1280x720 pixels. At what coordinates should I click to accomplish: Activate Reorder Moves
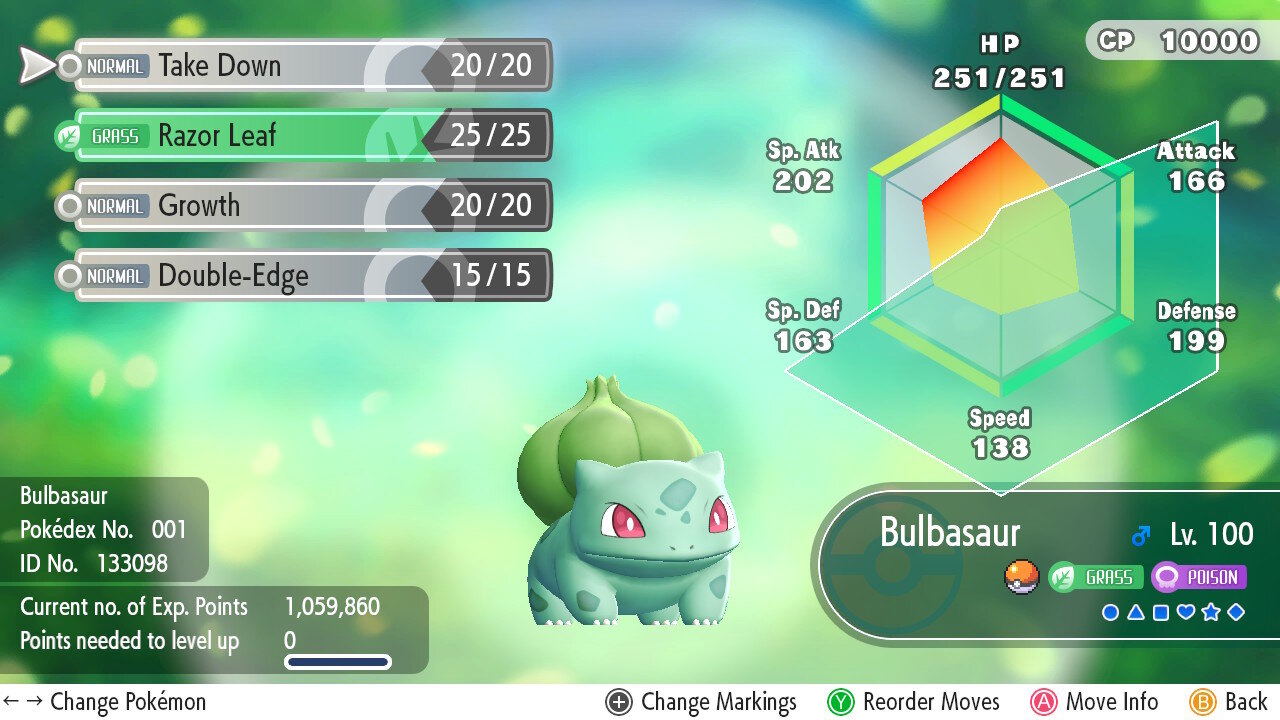[x=913, y=702]
